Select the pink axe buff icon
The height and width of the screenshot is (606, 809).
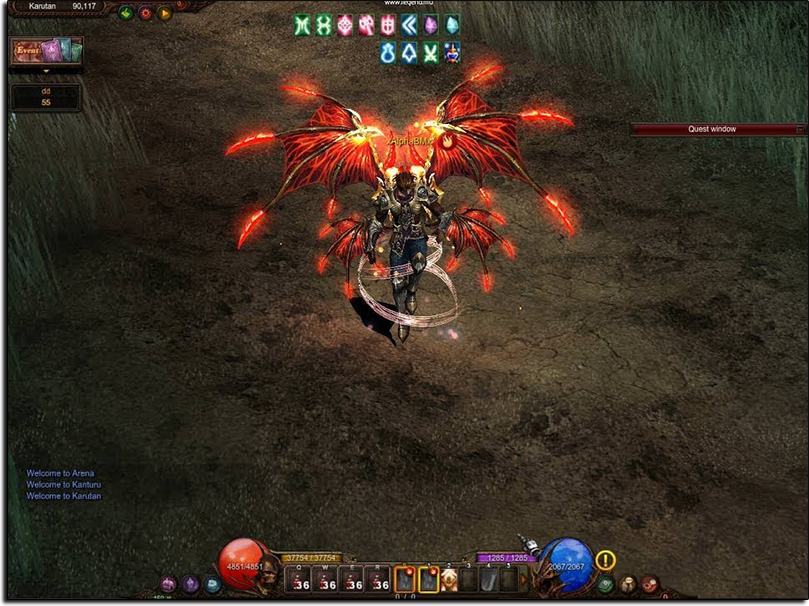366,26
